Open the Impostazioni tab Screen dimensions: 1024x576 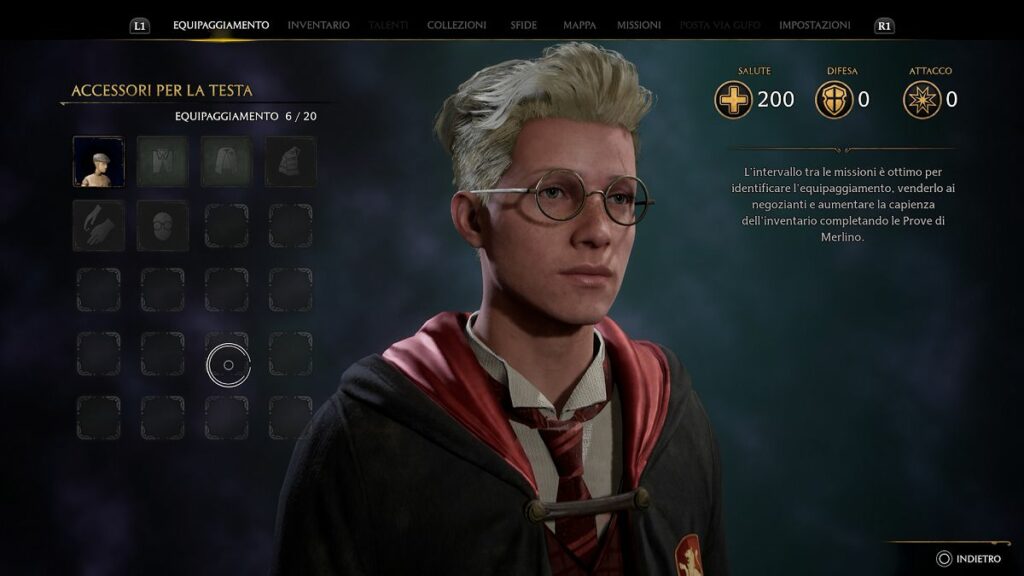point(814,25)
